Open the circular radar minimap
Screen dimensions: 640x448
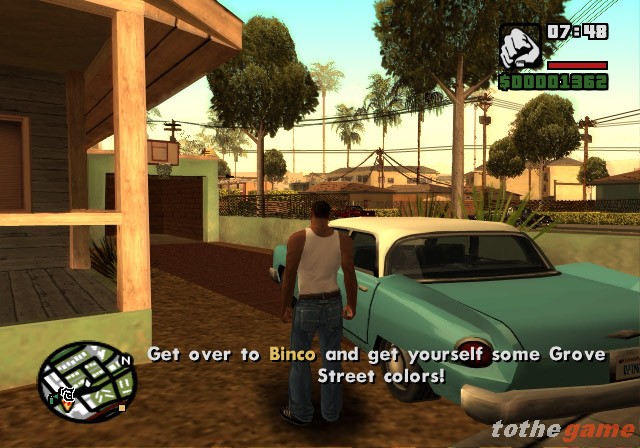click(x=87, y=381)
